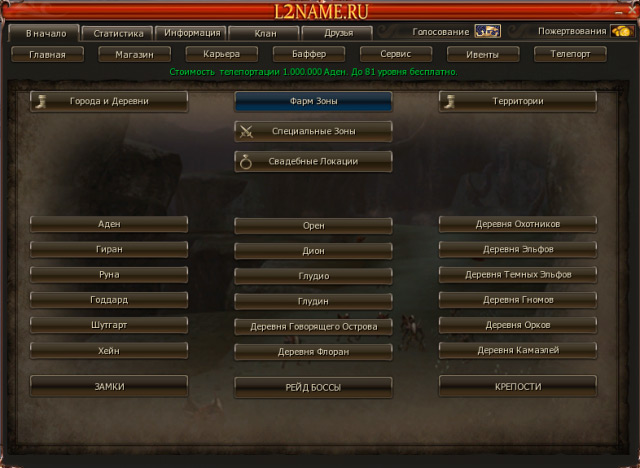The height and width of the screenshot is (468, 640).
Task: Open the ЗАМКИ list
Action: 109,385
